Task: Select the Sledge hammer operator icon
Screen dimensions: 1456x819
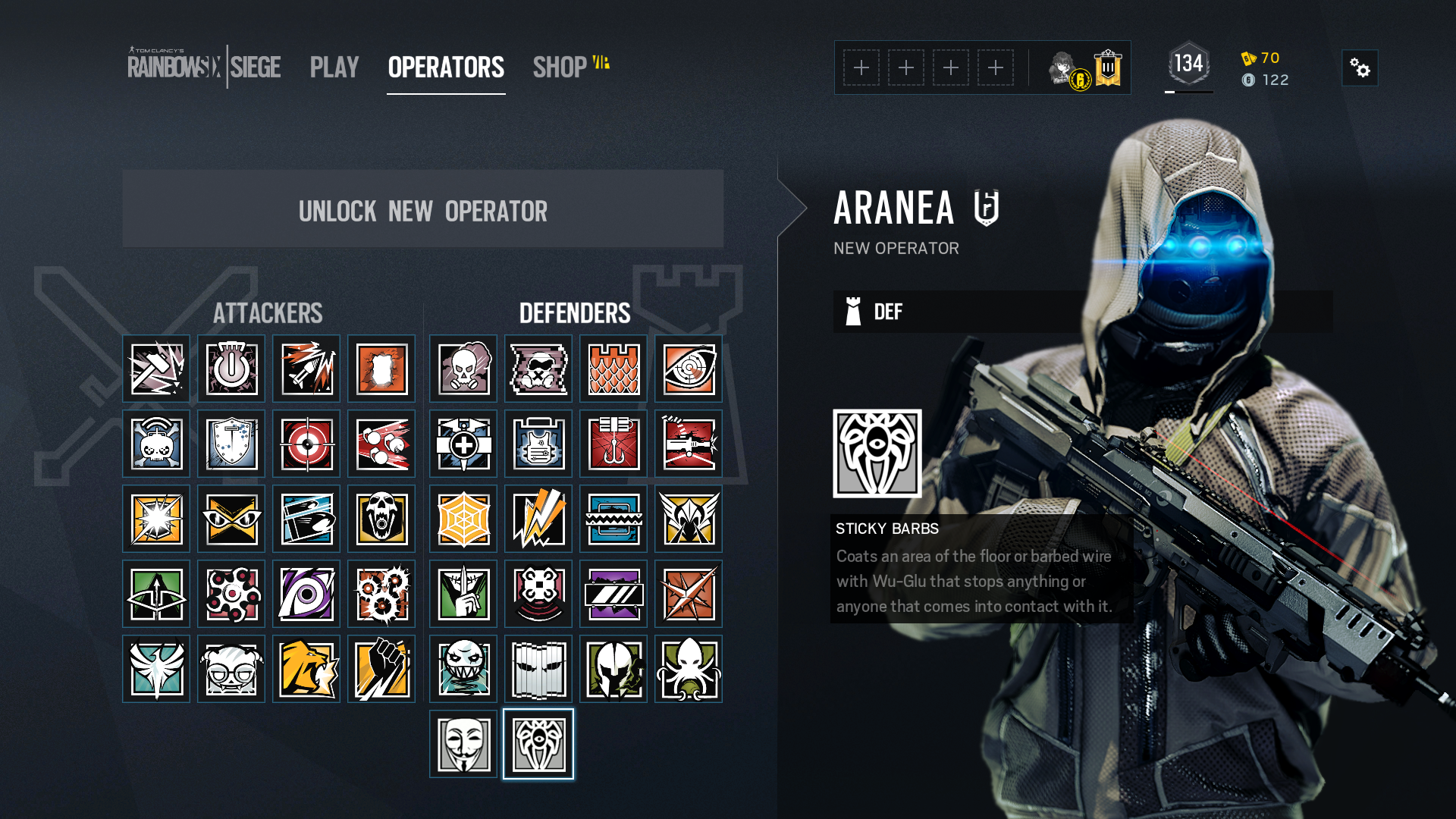Action: pyautogui.click(x=156, y=369)
